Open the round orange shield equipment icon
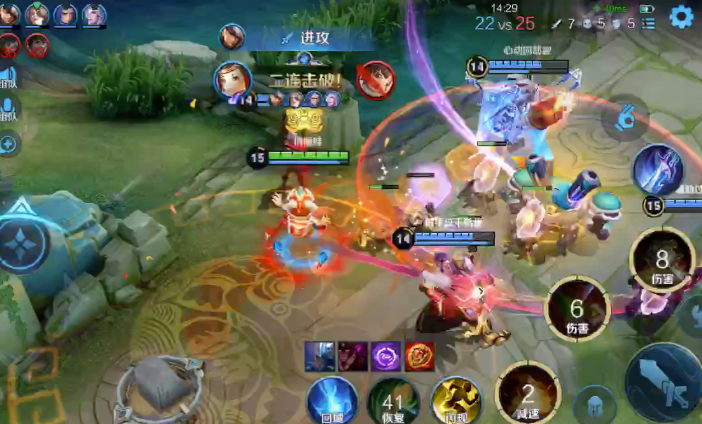Image resolution: width=702 pixels, height=424 pixels. [420, 354]
